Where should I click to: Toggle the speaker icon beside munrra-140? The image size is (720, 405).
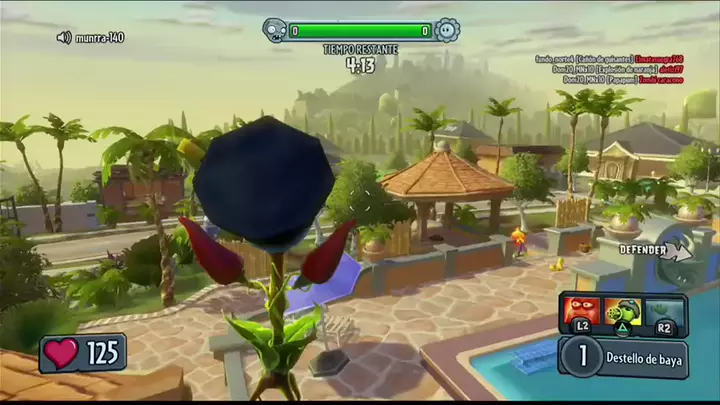[x=64, y=37]
